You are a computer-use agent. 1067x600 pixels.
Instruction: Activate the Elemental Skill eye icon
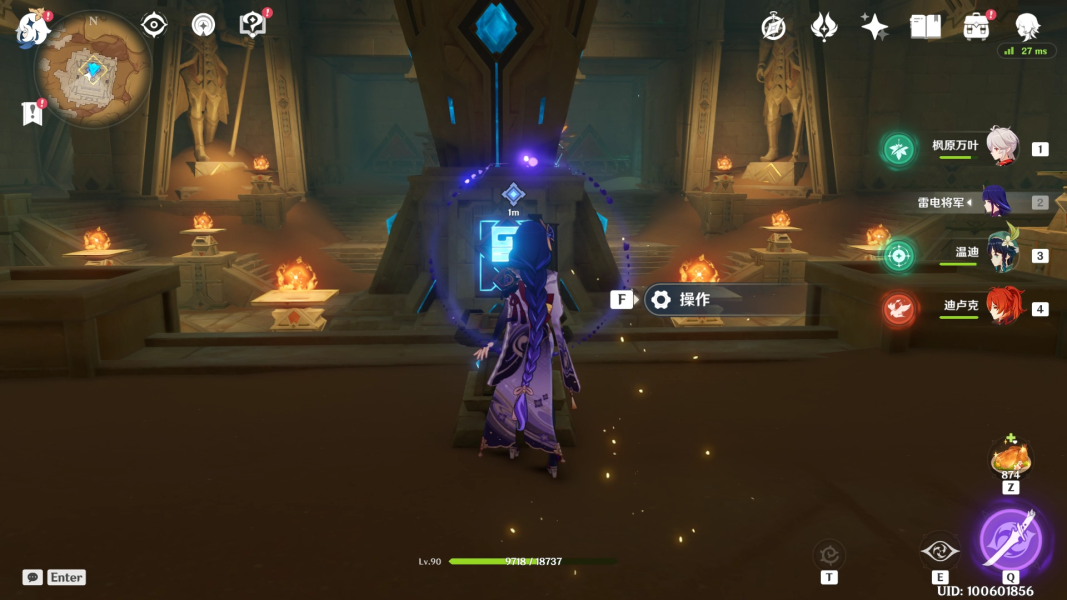pos(940,551)
